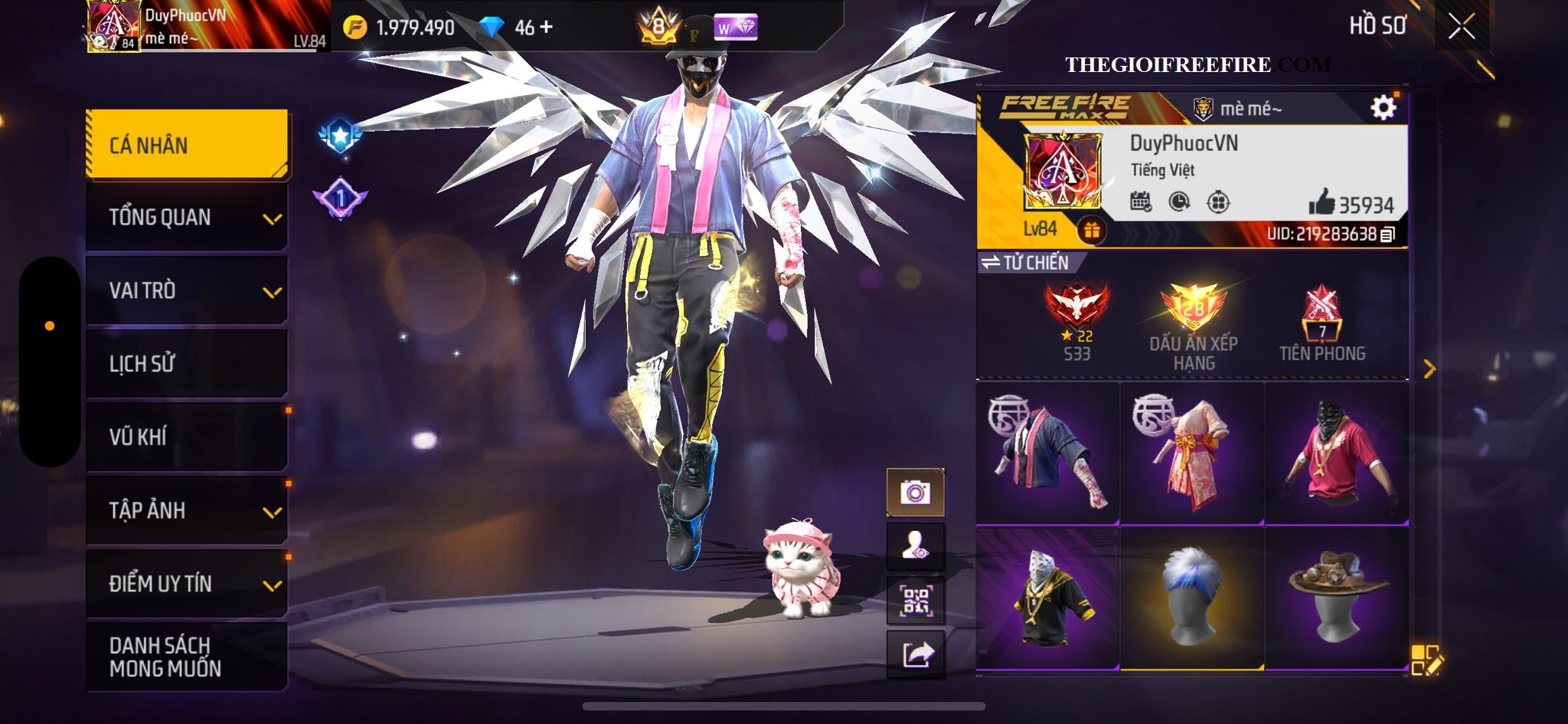
Task: Select the Cá Nhân tab
Action: coord(187,145)
